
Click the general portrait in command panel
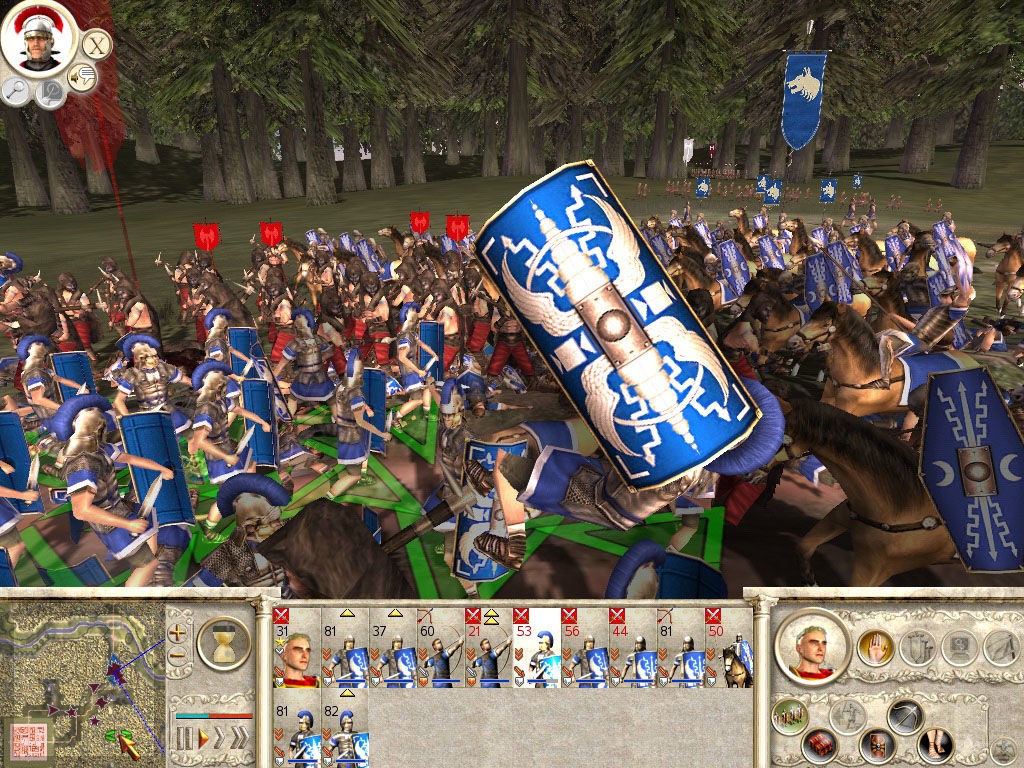(812, 648)
